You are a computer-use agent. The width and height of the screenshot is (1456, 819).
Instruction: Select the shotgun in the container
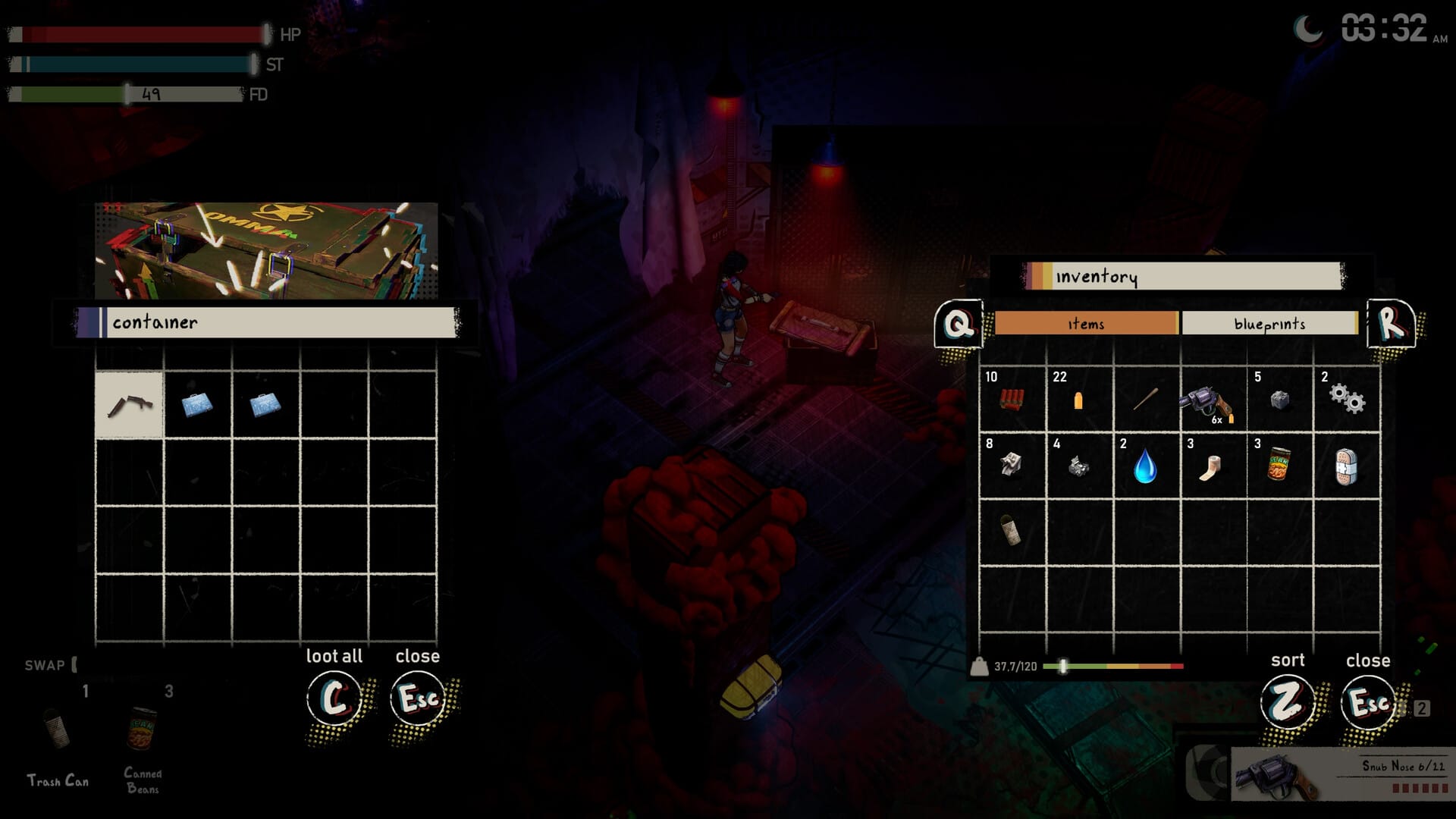click(x=129, y=404)
